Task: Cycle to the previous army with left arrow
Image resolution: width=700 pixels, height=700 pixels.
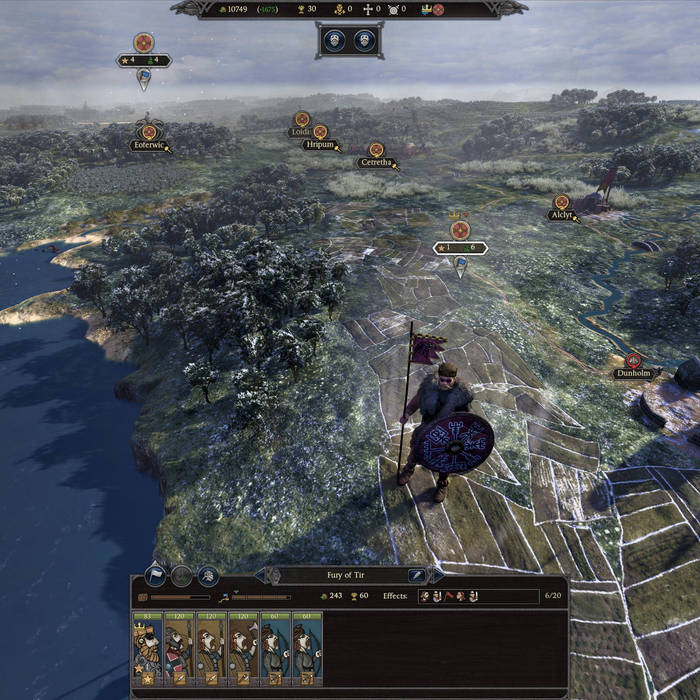Action: click(262, 575)
